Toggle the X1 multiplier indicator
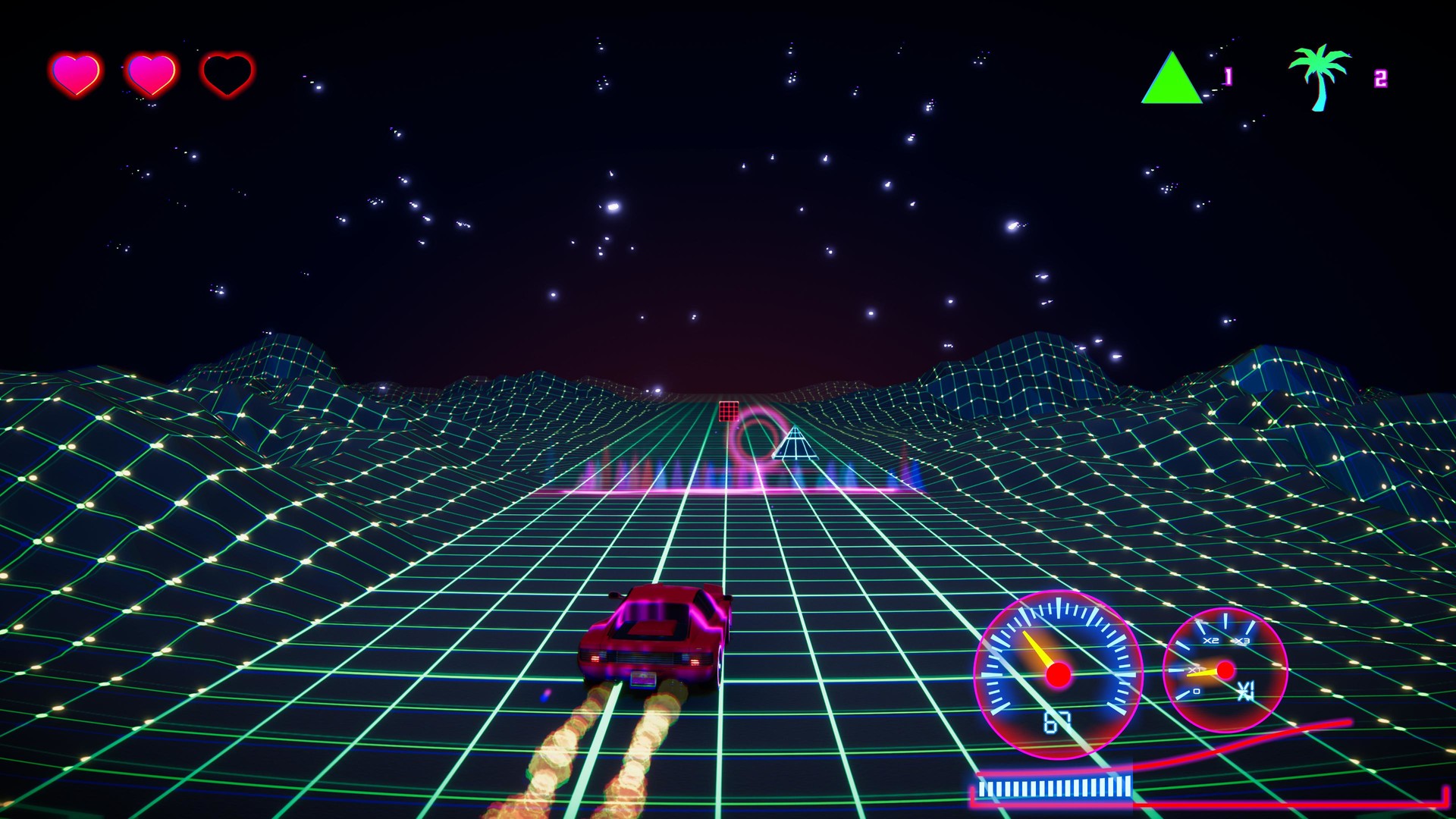 1246,690
